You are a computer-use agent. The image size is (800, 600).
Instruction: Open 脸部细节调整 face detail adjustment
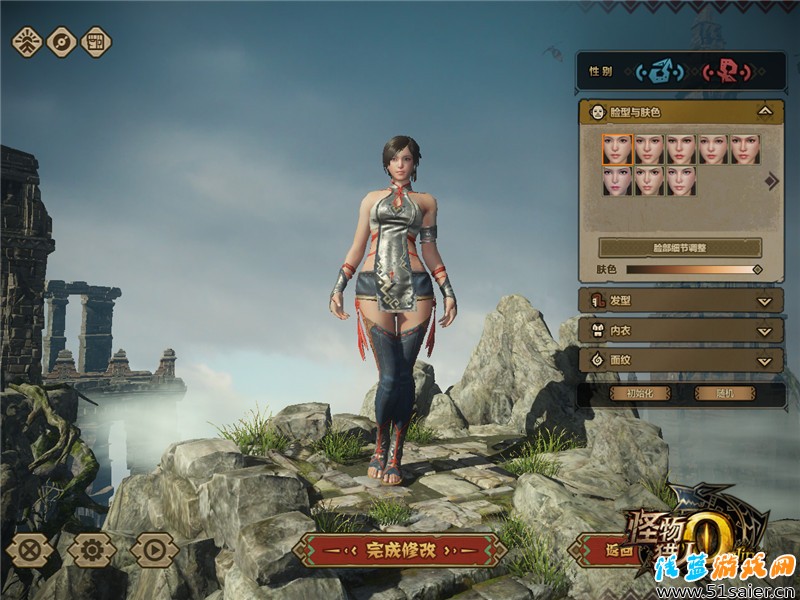point(679,247)
